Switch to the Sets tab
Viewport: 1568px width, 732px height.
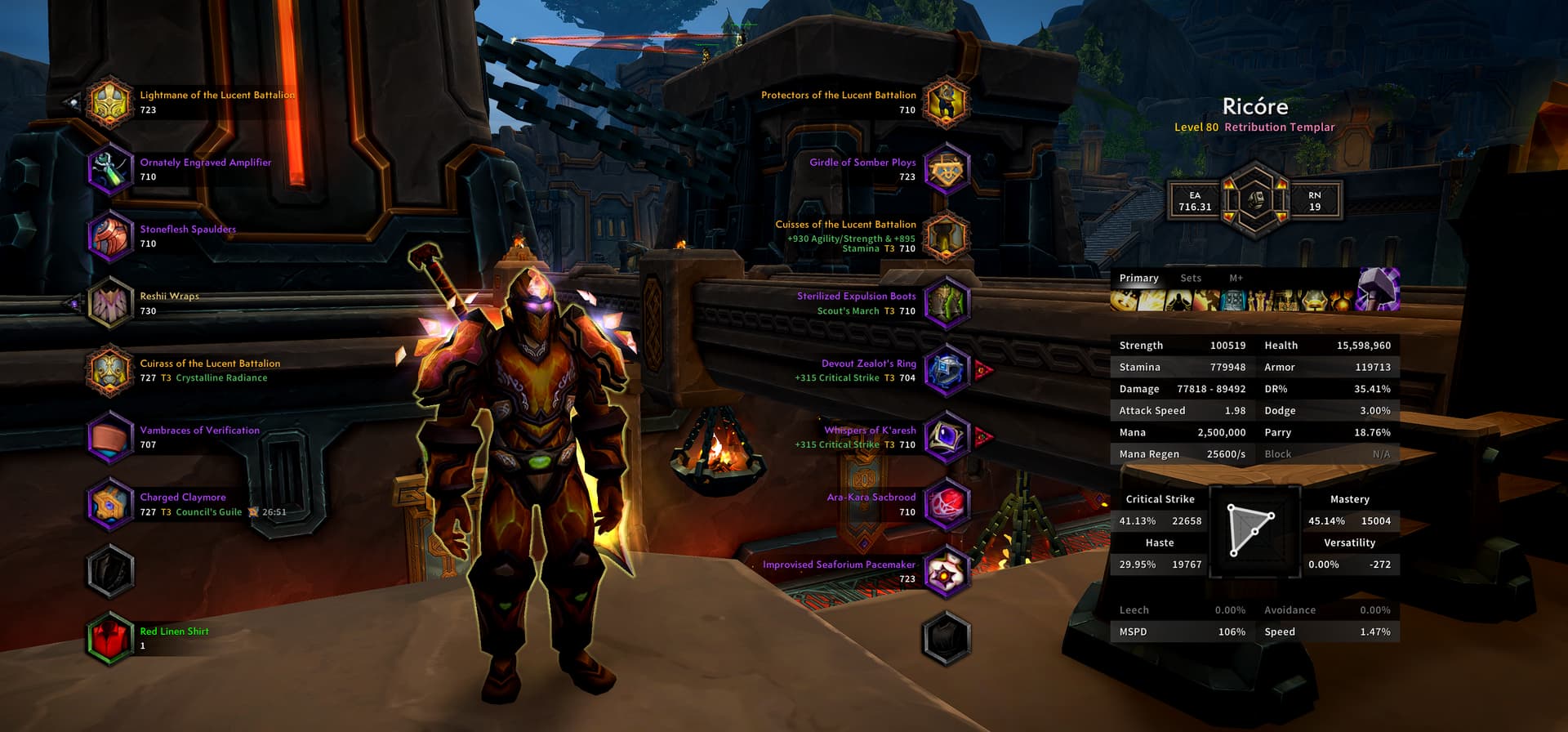(1191, 279)
